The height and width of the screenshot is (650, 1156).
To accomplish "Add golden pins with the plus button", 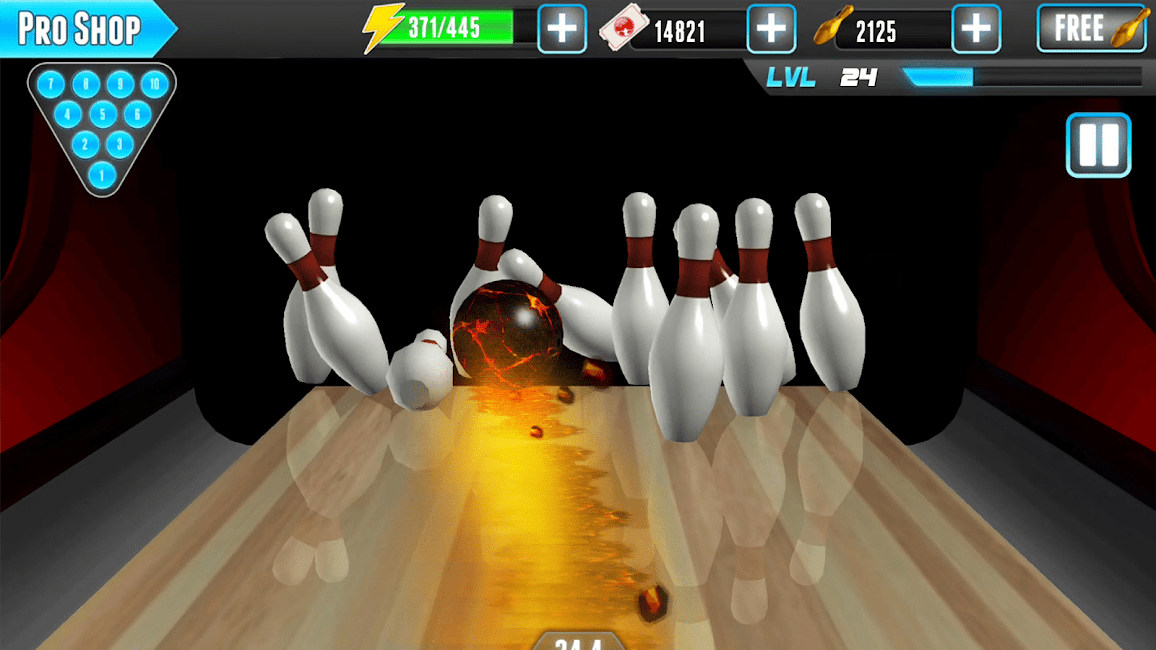I will click(976, 29).
